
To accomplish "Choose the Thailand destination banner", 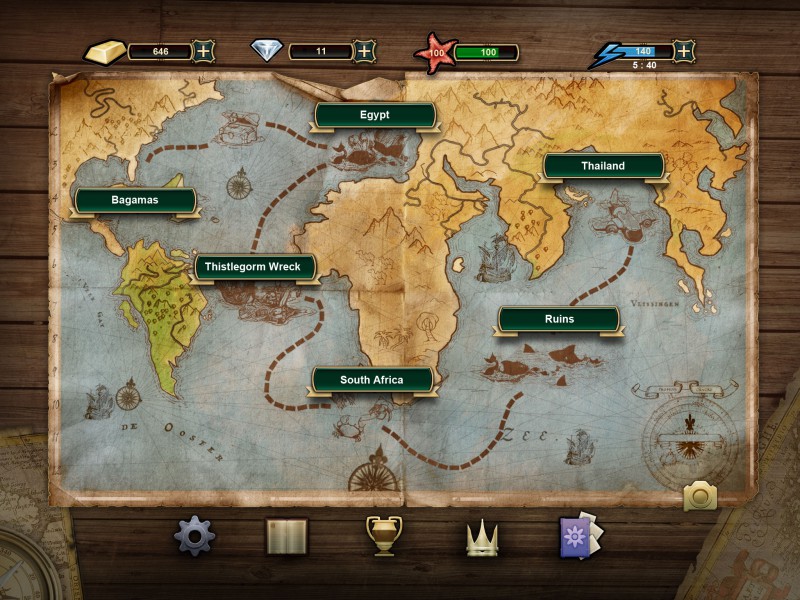I will (x=603, y=166).
